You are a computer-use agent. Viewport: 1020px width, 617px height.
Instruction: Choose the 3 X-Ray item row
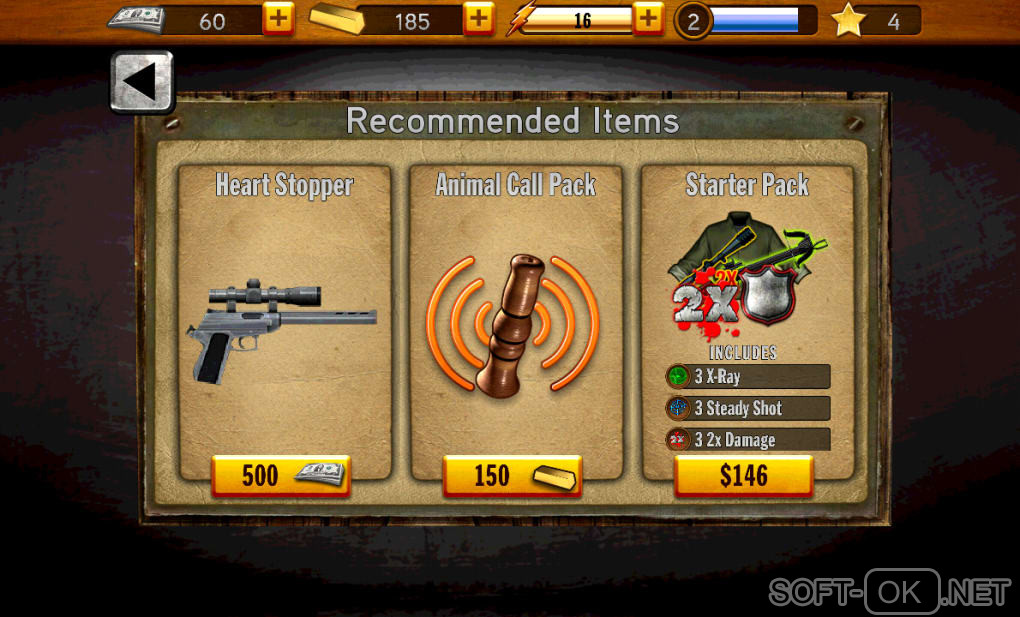point(748,377)
